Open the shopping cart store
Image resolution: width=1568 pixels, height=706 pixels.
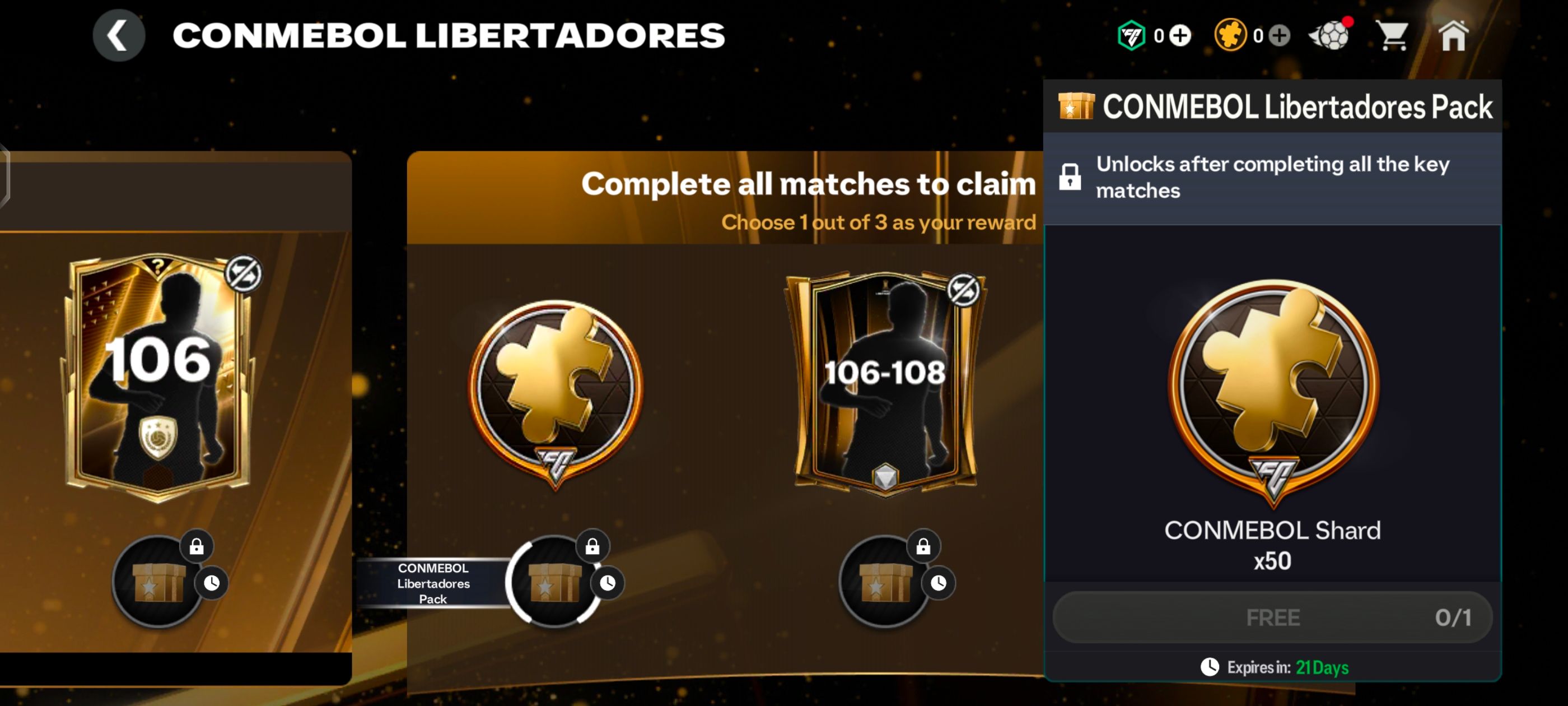[1394, 35]
